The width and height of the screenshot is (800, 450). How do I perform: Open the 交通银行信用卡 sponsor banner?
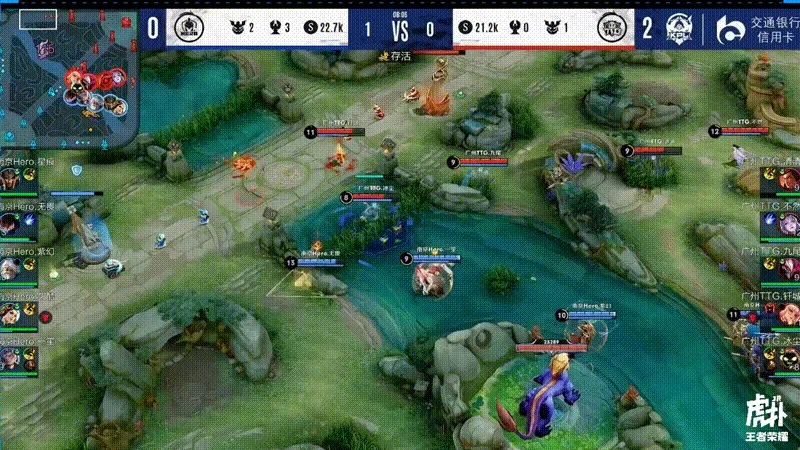pos(757,29)
